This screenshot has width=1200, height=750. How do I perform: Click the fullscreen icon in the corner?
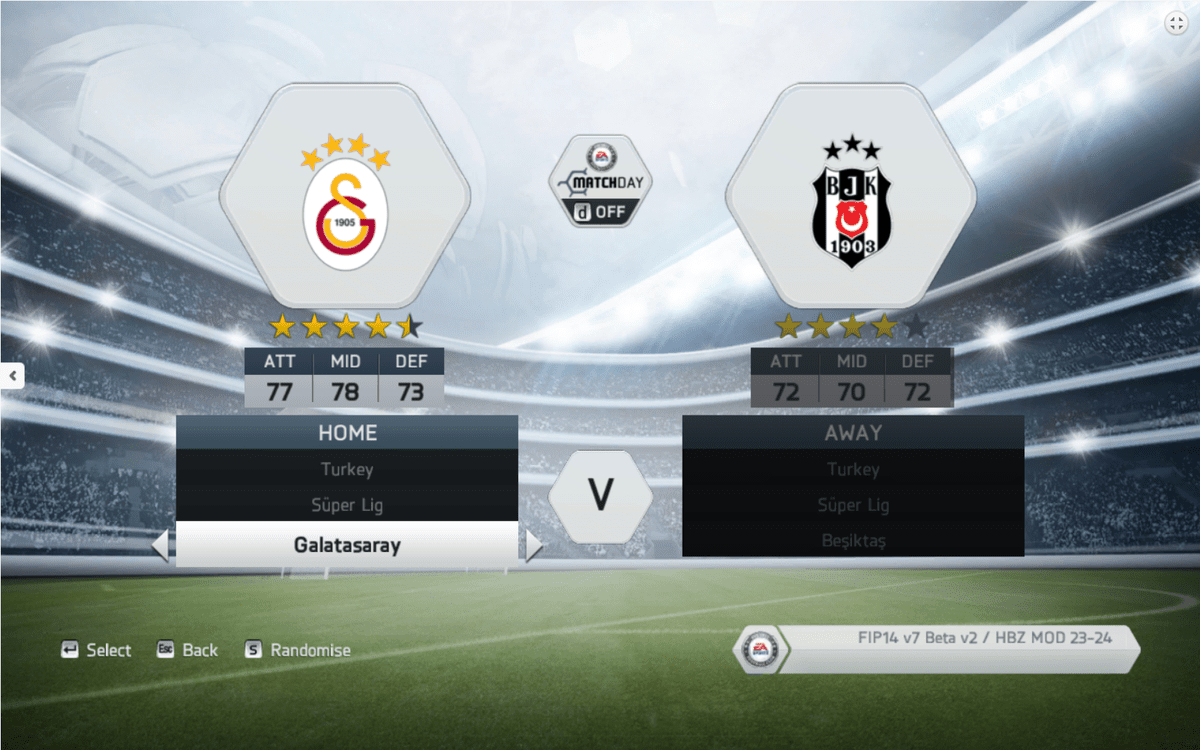[x=1175, y=24]
